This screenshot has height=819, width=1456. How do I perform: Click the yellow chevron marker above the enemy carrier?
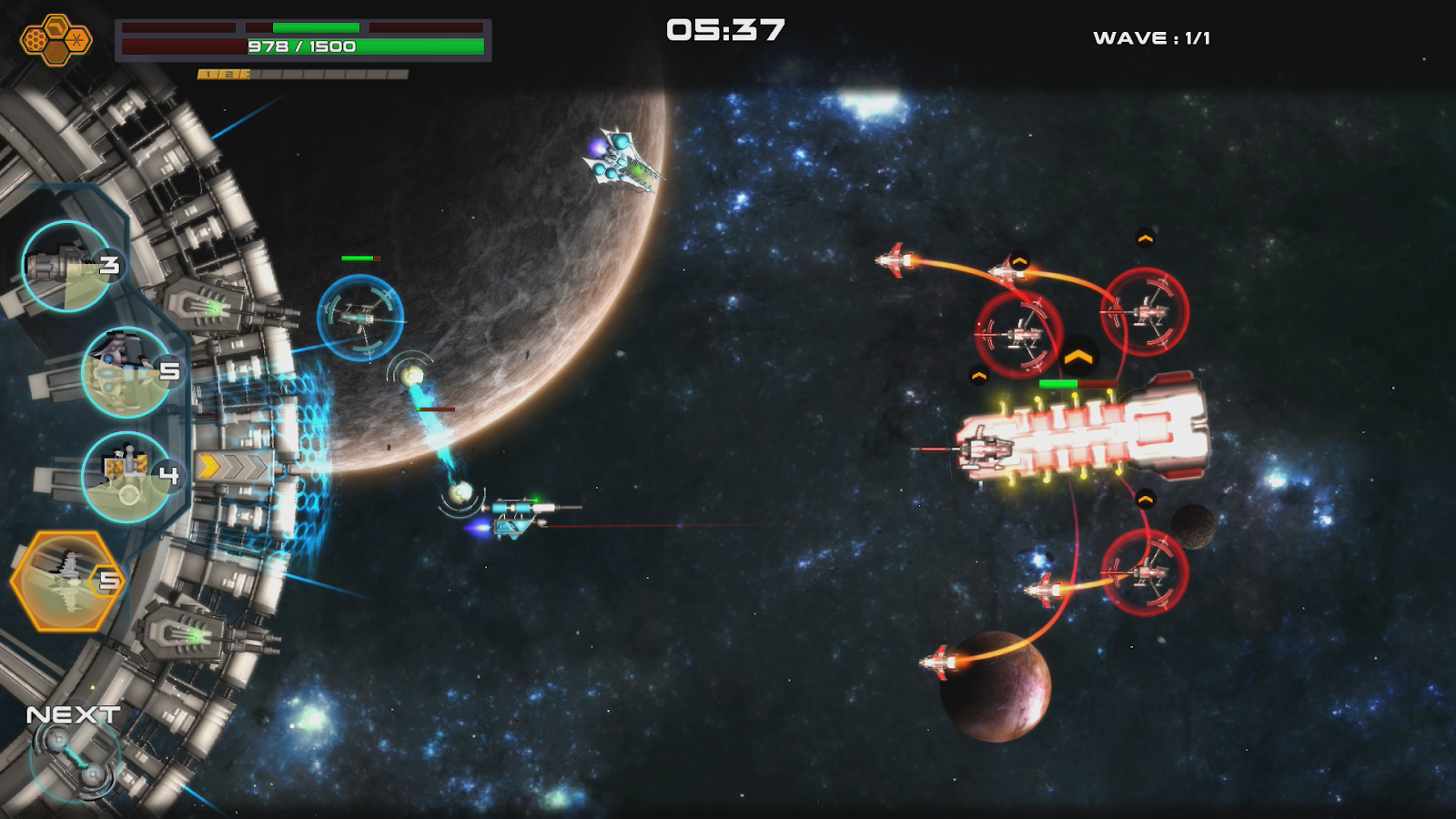pos(1079,355)
